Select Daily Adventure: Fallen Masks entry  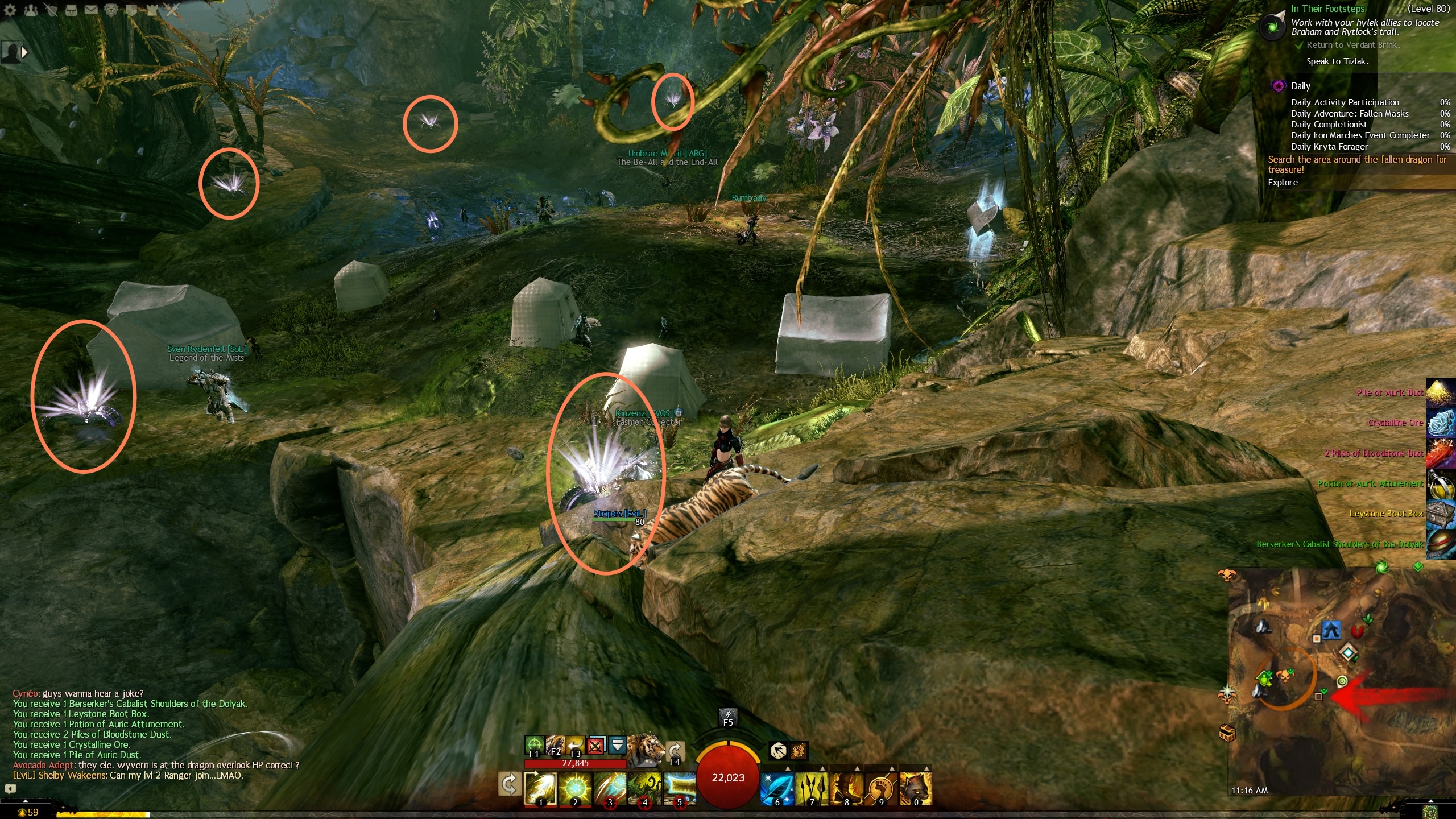(x=1349, y=114)
